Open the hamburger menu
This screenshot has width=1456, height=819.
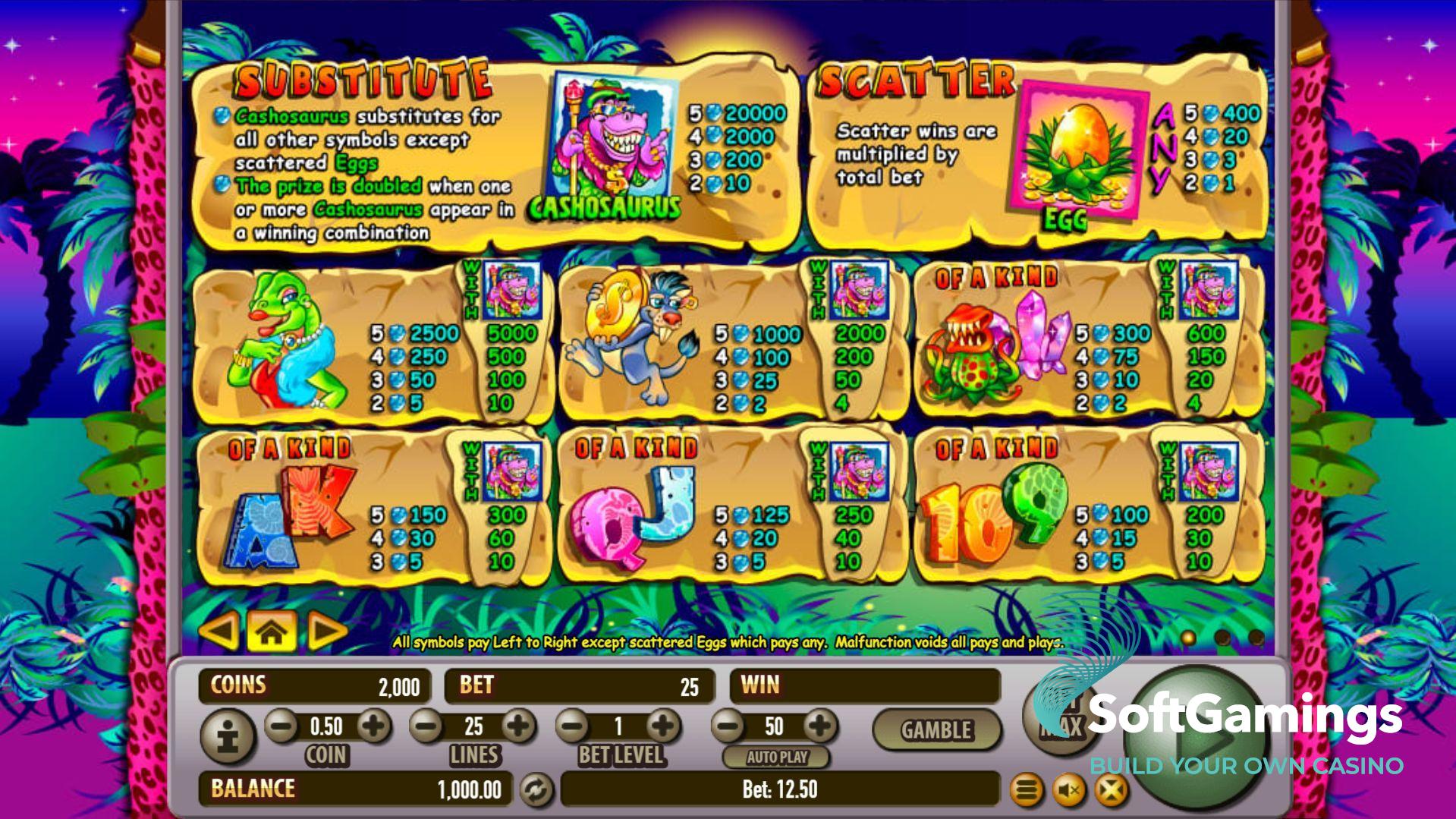click(x=1026, y=791)
